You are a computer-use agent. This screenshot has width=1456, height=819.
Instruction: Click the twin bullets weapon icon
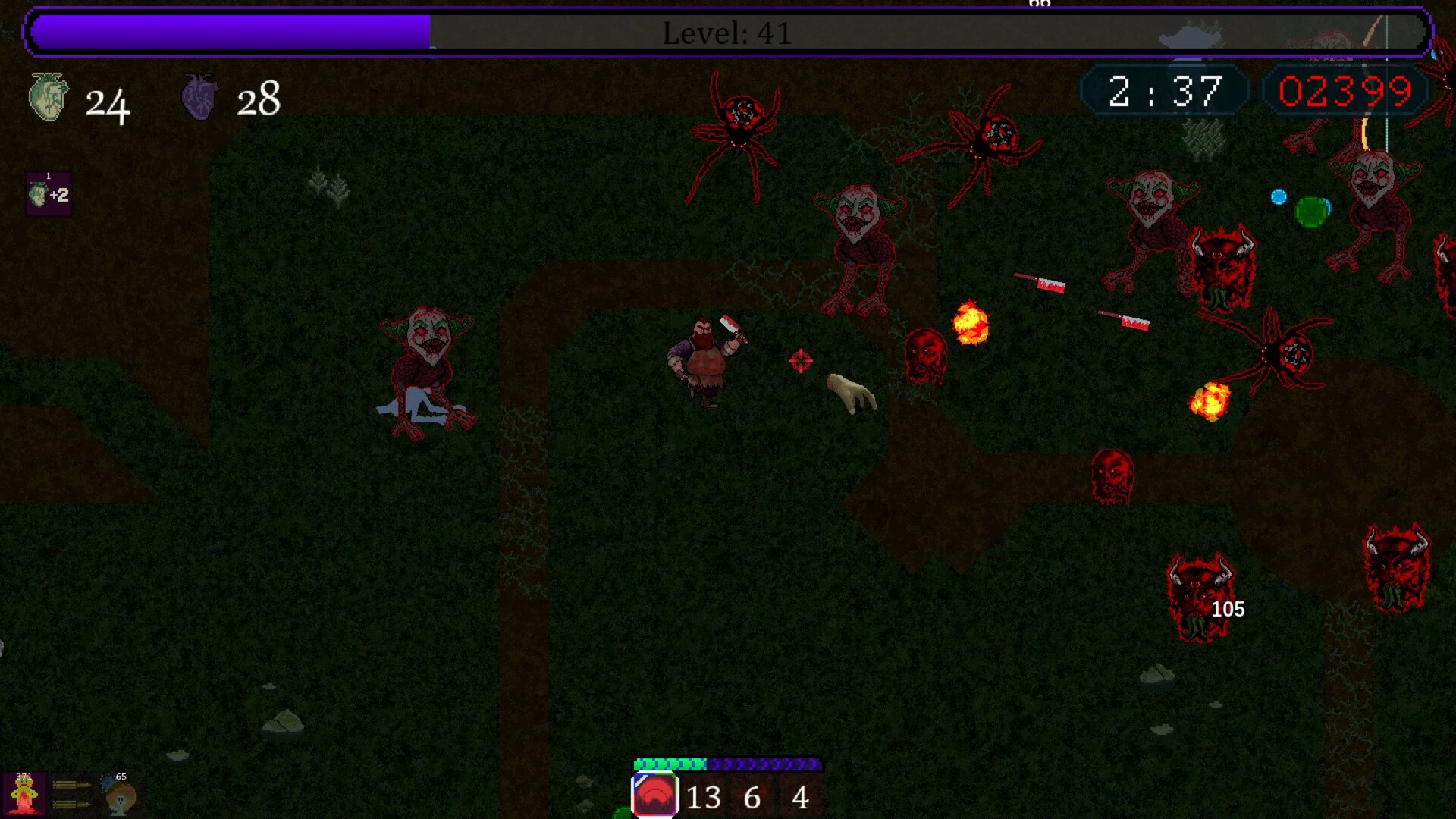pyautogui.click(x=71, y=794)
